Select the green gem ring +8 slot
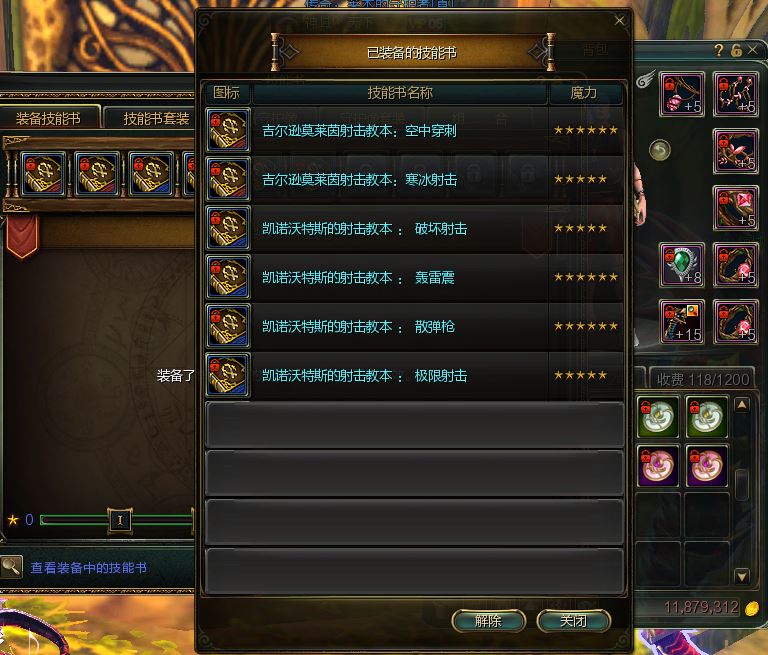 tap(682, 265)
